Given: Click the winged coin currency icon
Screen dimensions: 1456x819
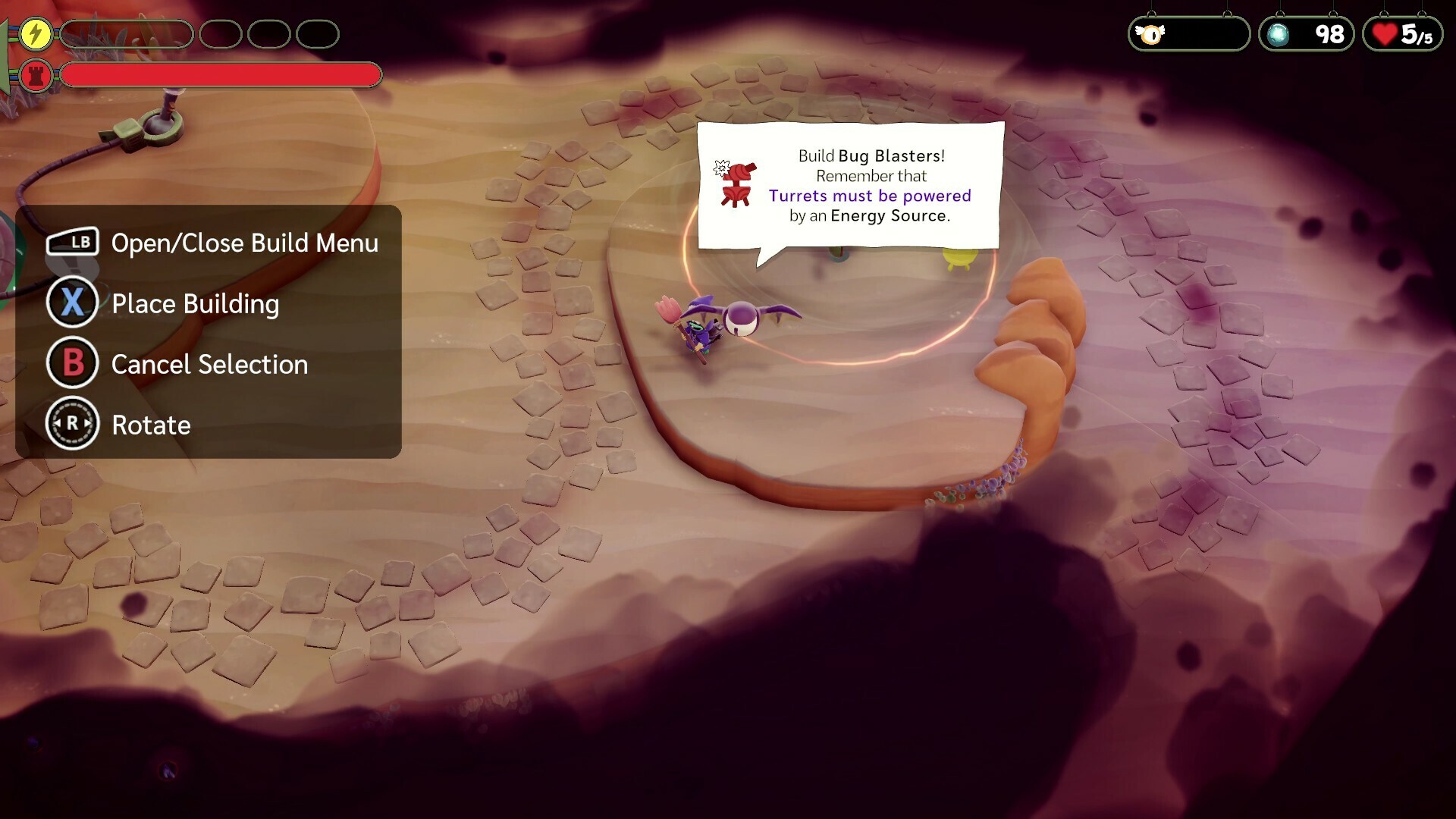Looking at the screenshot, I should (x=1150, y=33).
